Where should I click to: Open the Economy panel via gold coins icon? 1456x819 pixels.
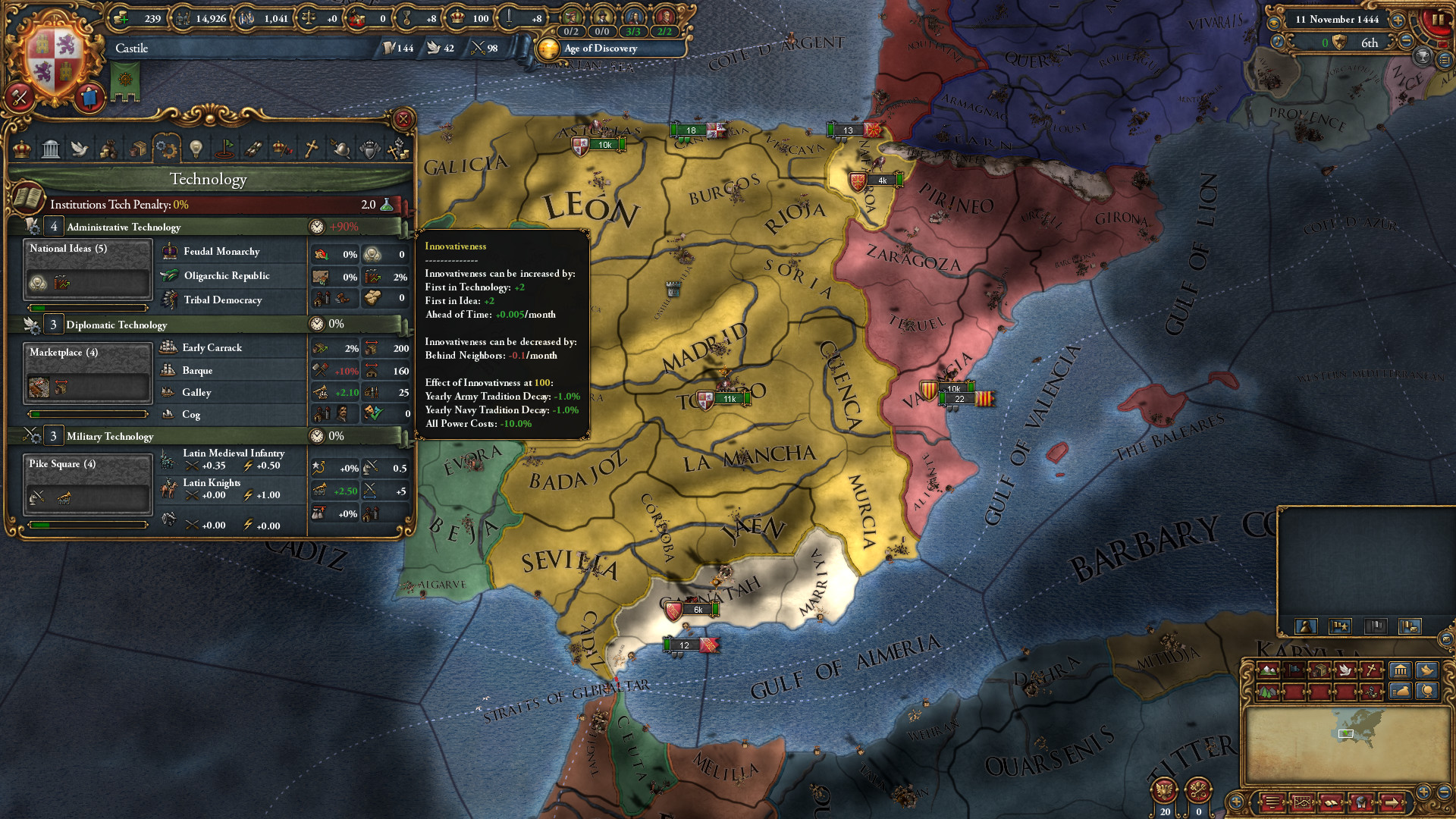110,149
